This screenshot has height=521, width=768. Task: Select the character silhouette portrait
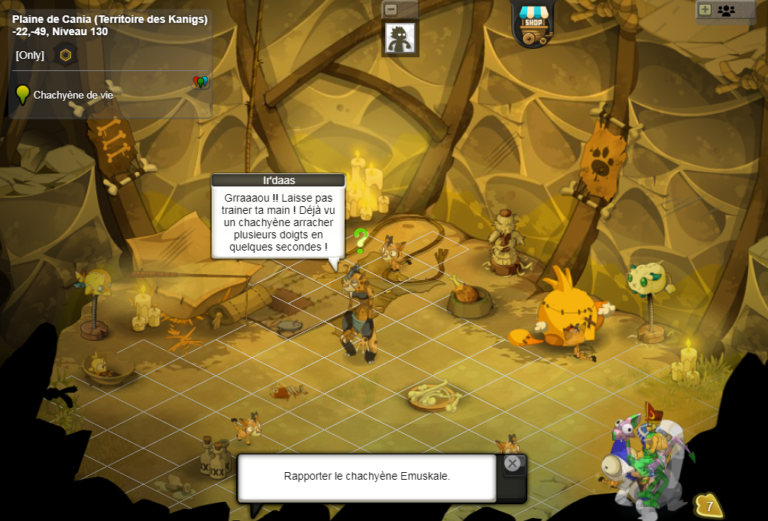[x=400, y=39]
